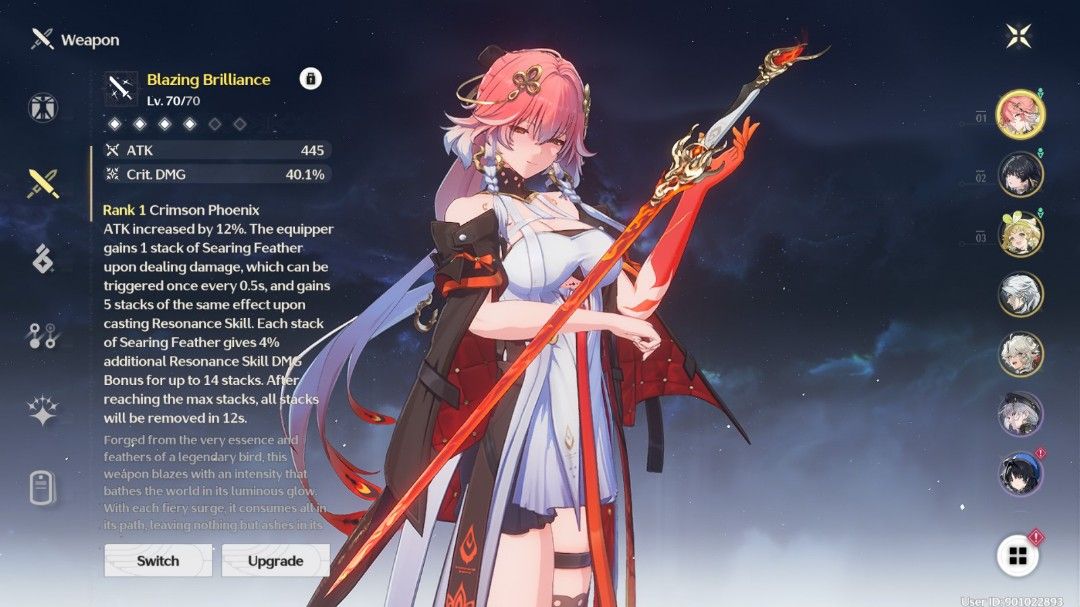Open the four-square grid character list
Image resolution: width=1080 pixels, height=607 pixels.
(1018, 556)
